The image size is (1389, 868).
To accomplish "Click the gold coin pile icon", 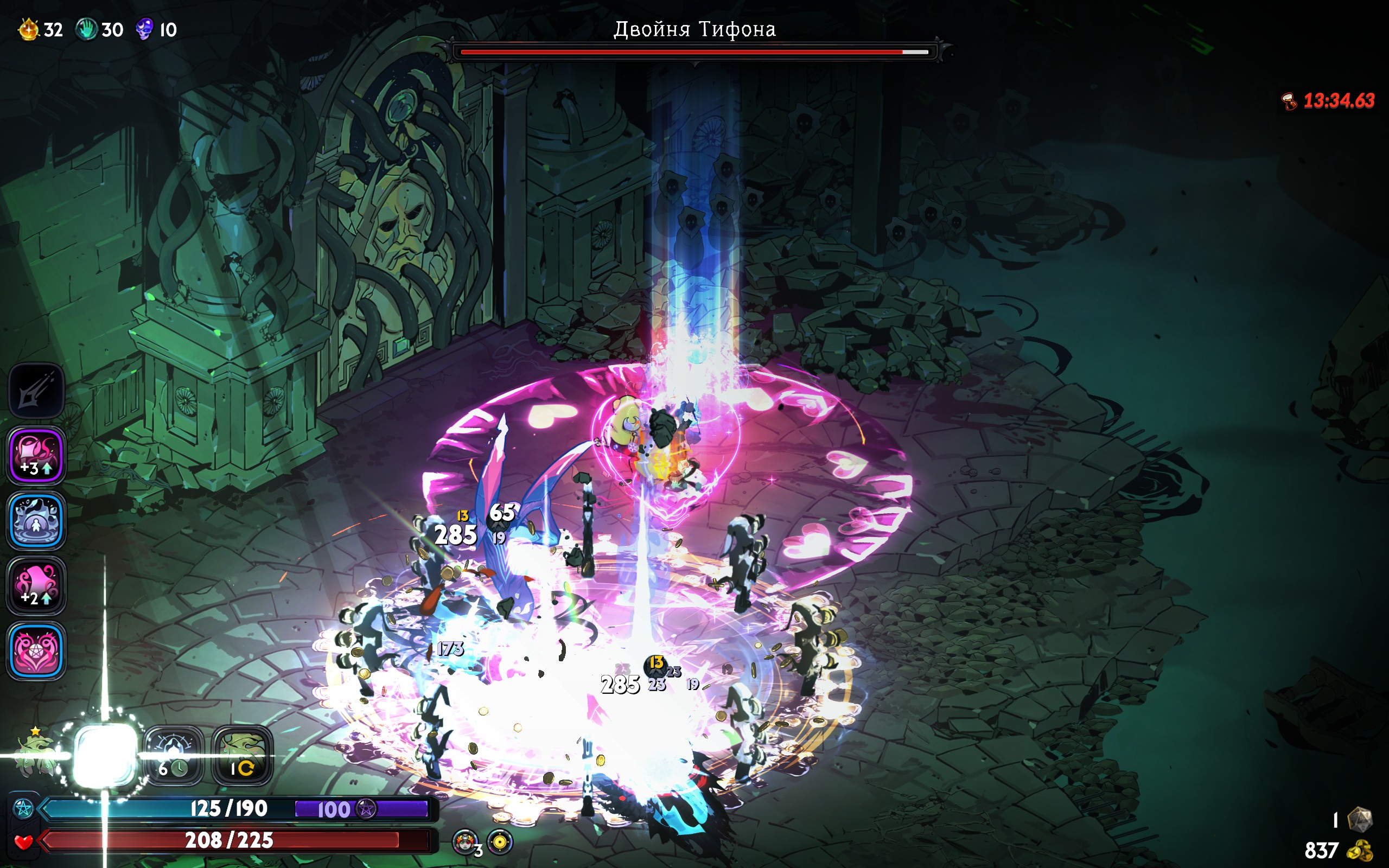I will coord(1359,850).
